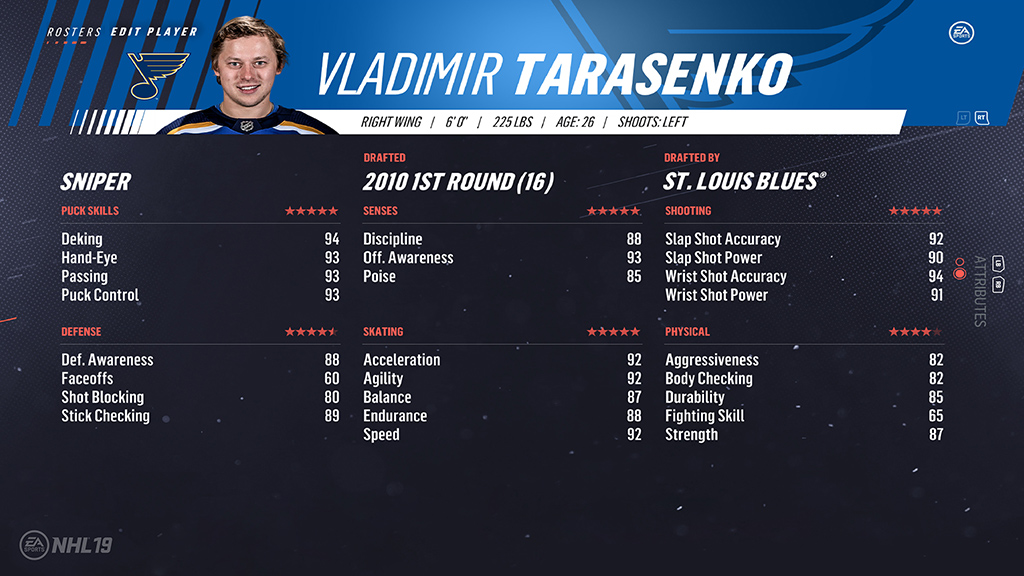Select the Faceoffs rating row

pyautogui.click(x=200, y=379)
